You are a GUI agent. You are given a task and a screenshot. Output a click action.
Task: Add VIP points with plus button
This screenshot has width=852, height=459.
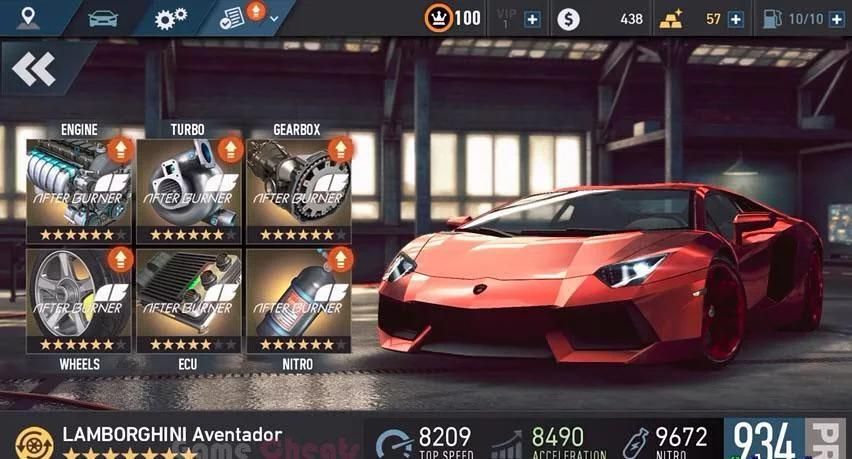click(x=532, y=19)
